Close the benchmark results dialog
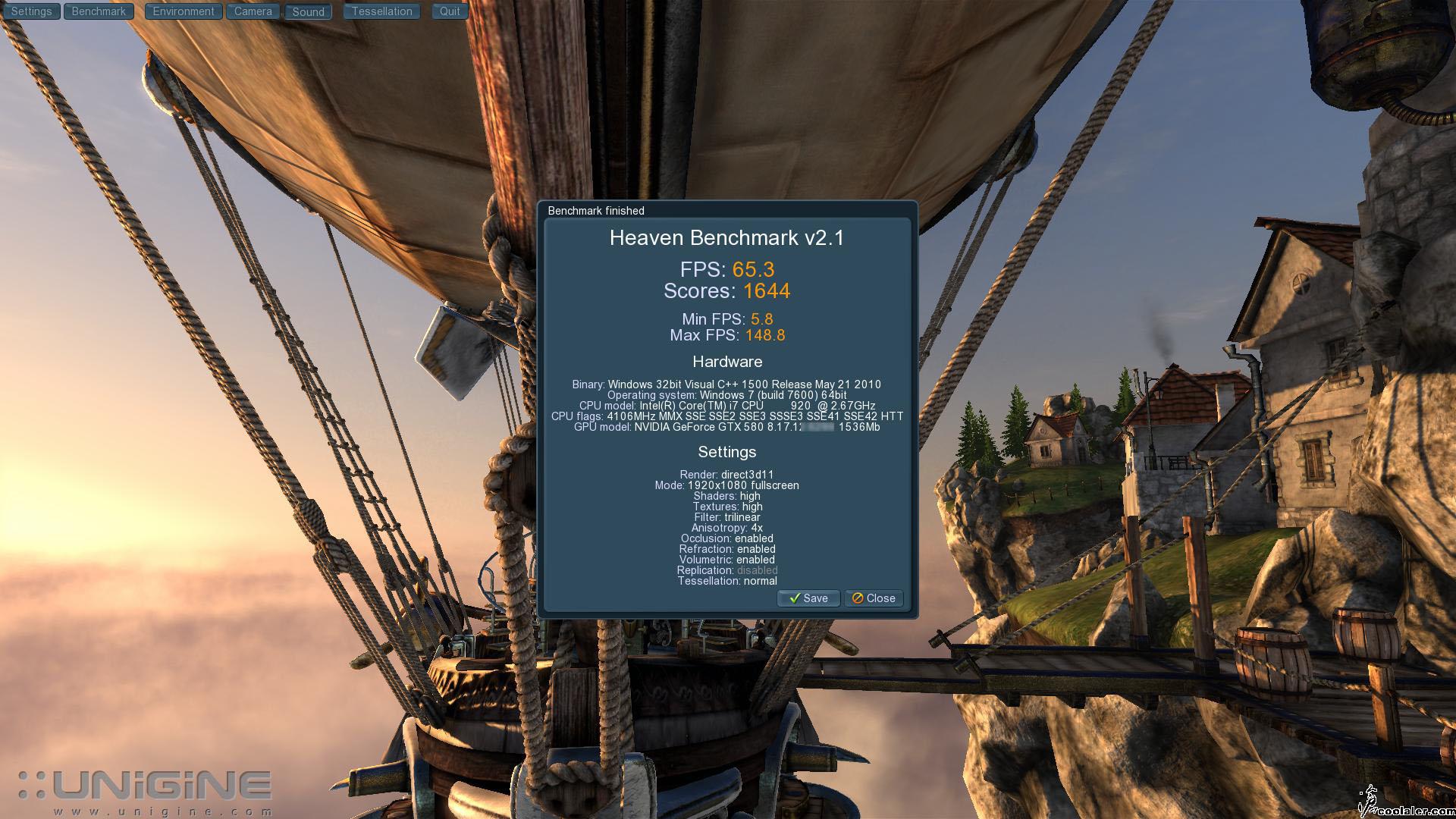The image size is (1456, 819). click(x=874, y=598)
